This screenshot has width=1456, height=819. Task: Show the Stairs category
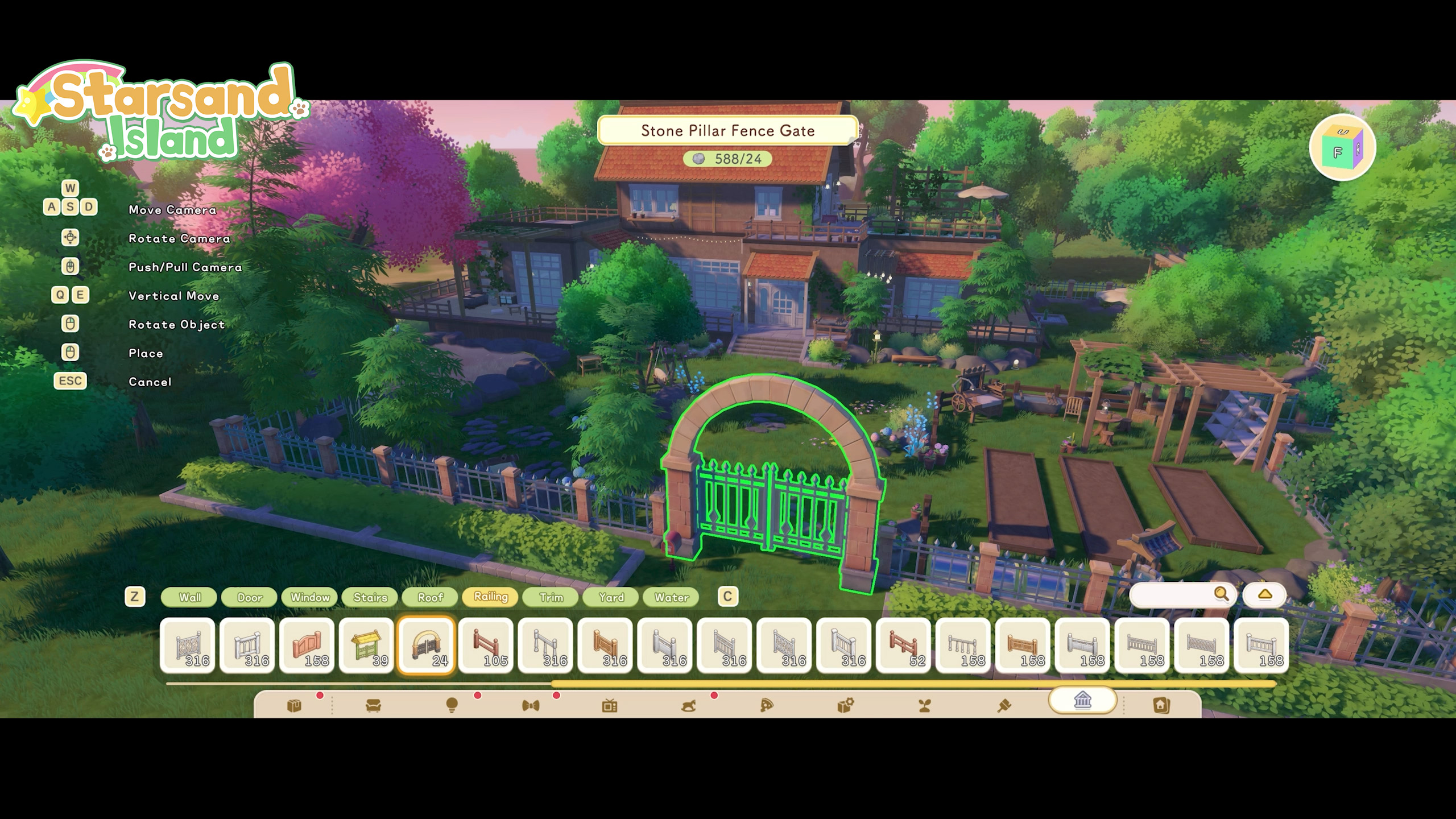click(x=370, y=597)
